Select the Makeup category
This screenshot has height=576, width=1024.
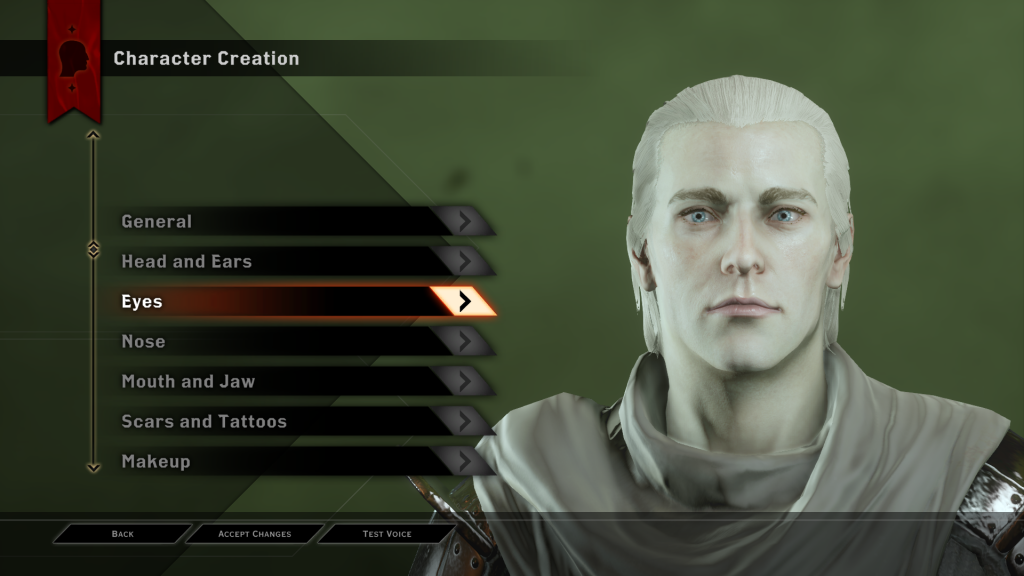(x=300, y=461)
